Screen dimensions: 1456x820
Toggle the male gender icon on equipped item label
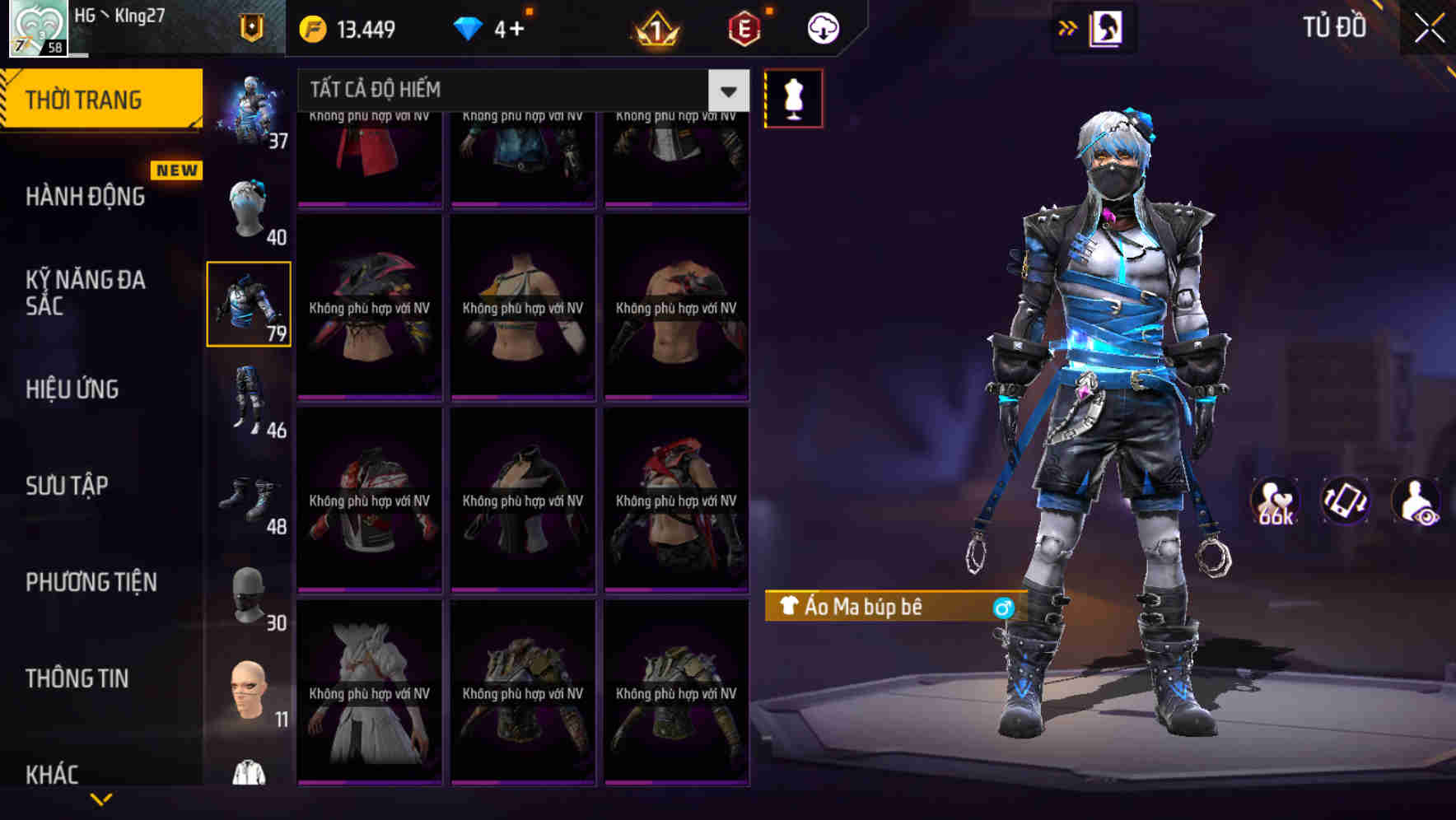click(1001, 607)
